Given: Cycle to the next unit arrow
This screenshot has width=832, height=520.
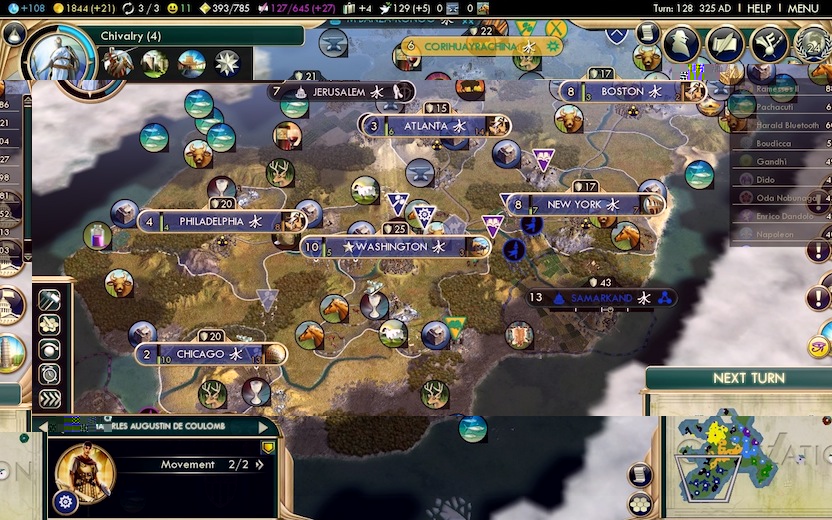Looking at the screenshot, I should click(265, 426).
